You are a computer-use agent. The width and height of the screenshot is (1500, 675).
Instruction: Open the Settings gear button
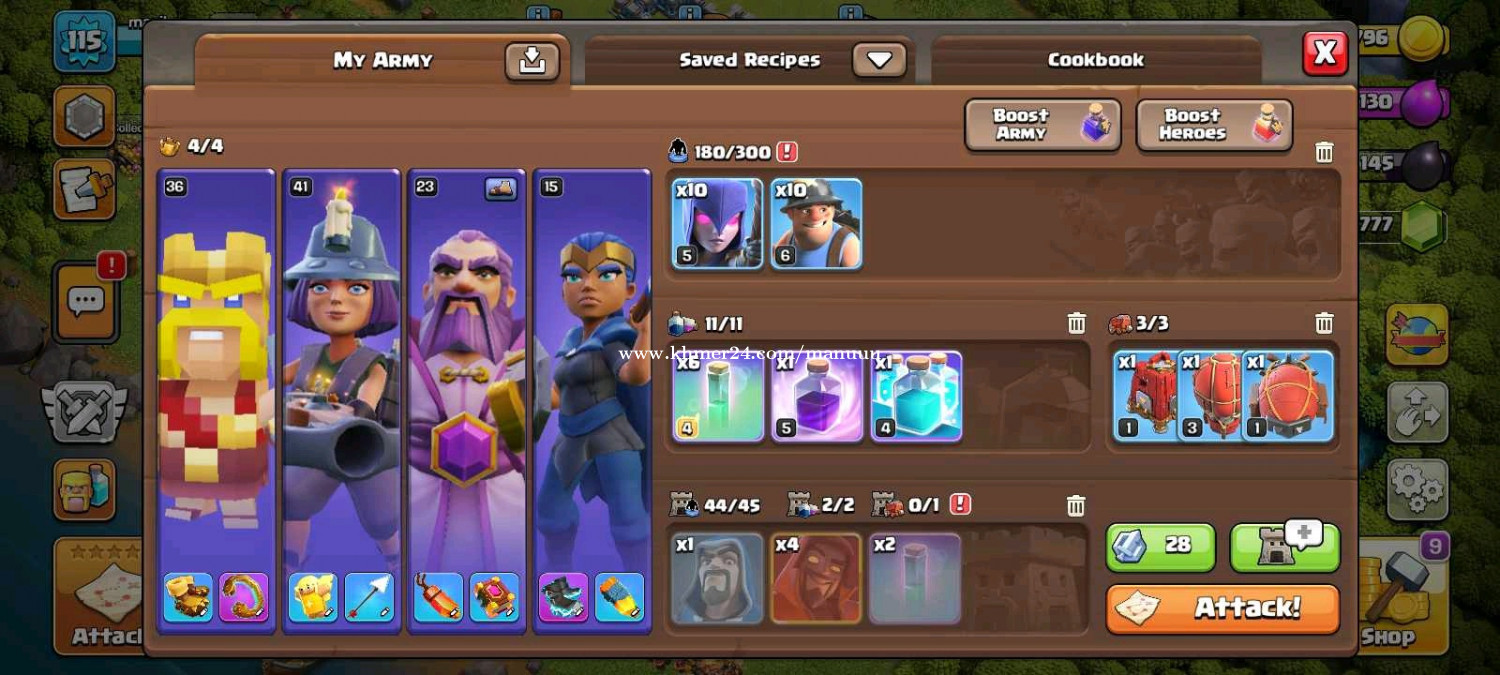(x=1417, y=489)
